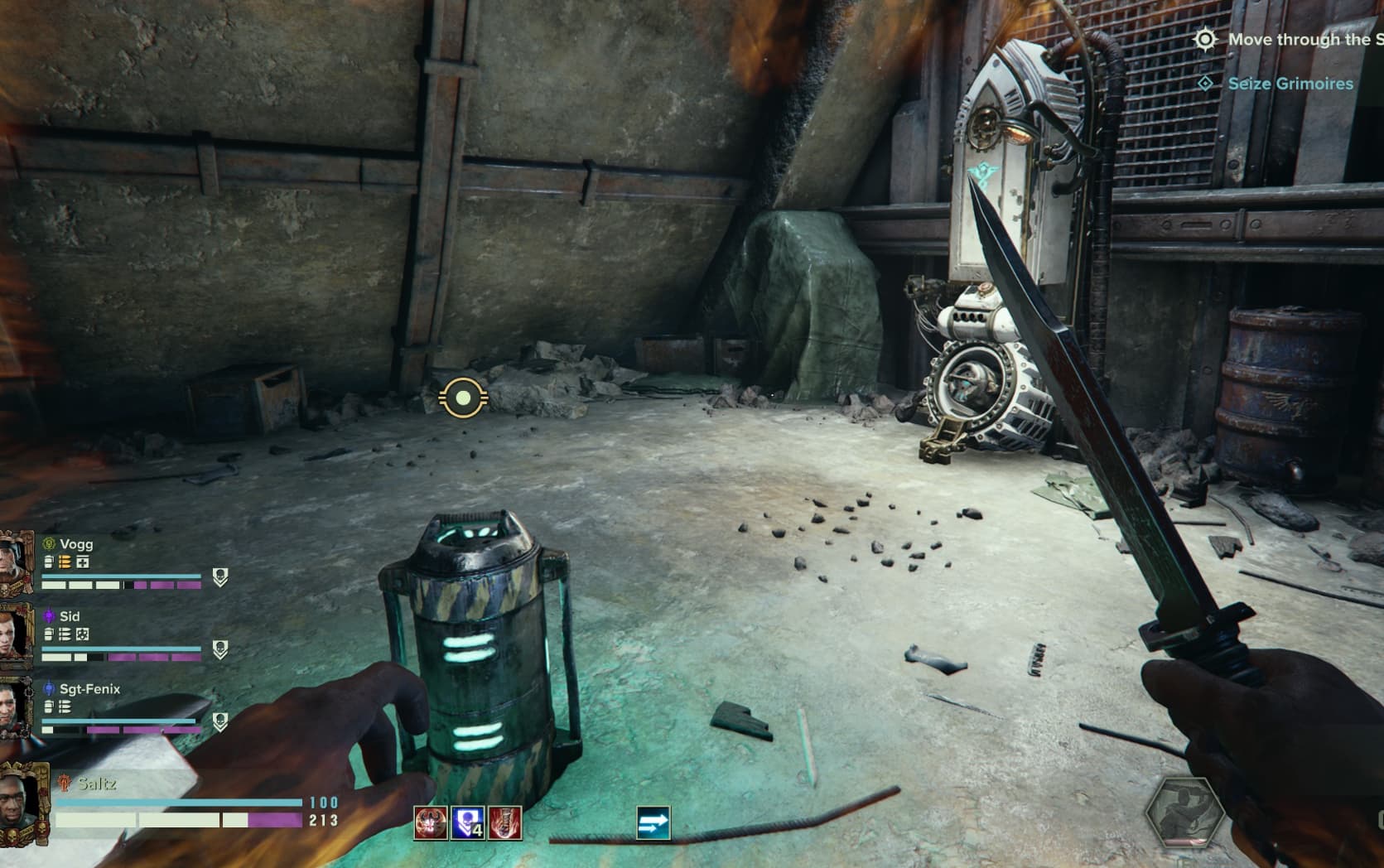Click the blue double-arrow buff icon
This screenshot has height=868, width=1384.
point(653,823)
